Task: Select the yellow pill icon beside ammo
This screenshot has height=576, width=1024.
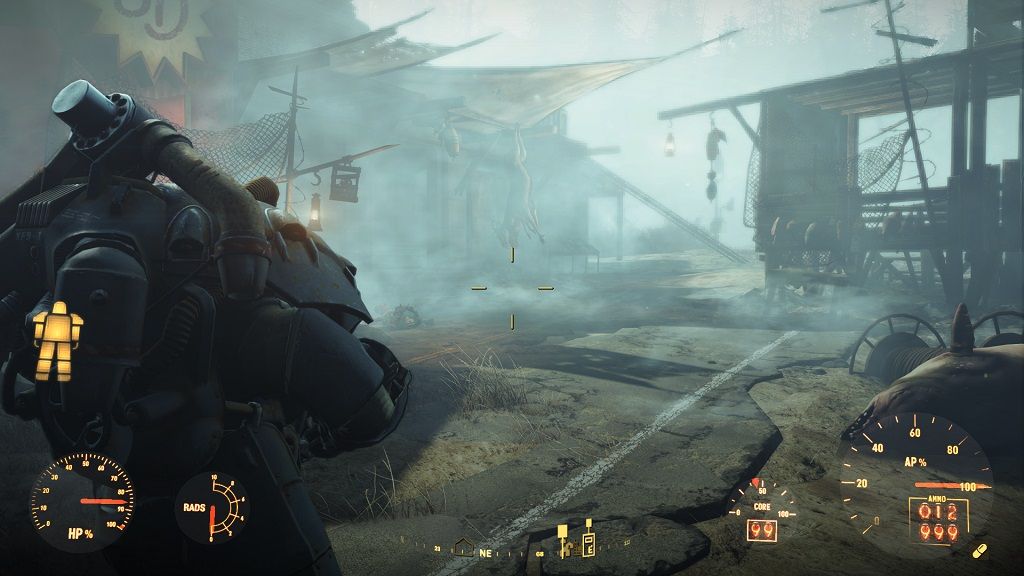Action: (x=979, y=550)
